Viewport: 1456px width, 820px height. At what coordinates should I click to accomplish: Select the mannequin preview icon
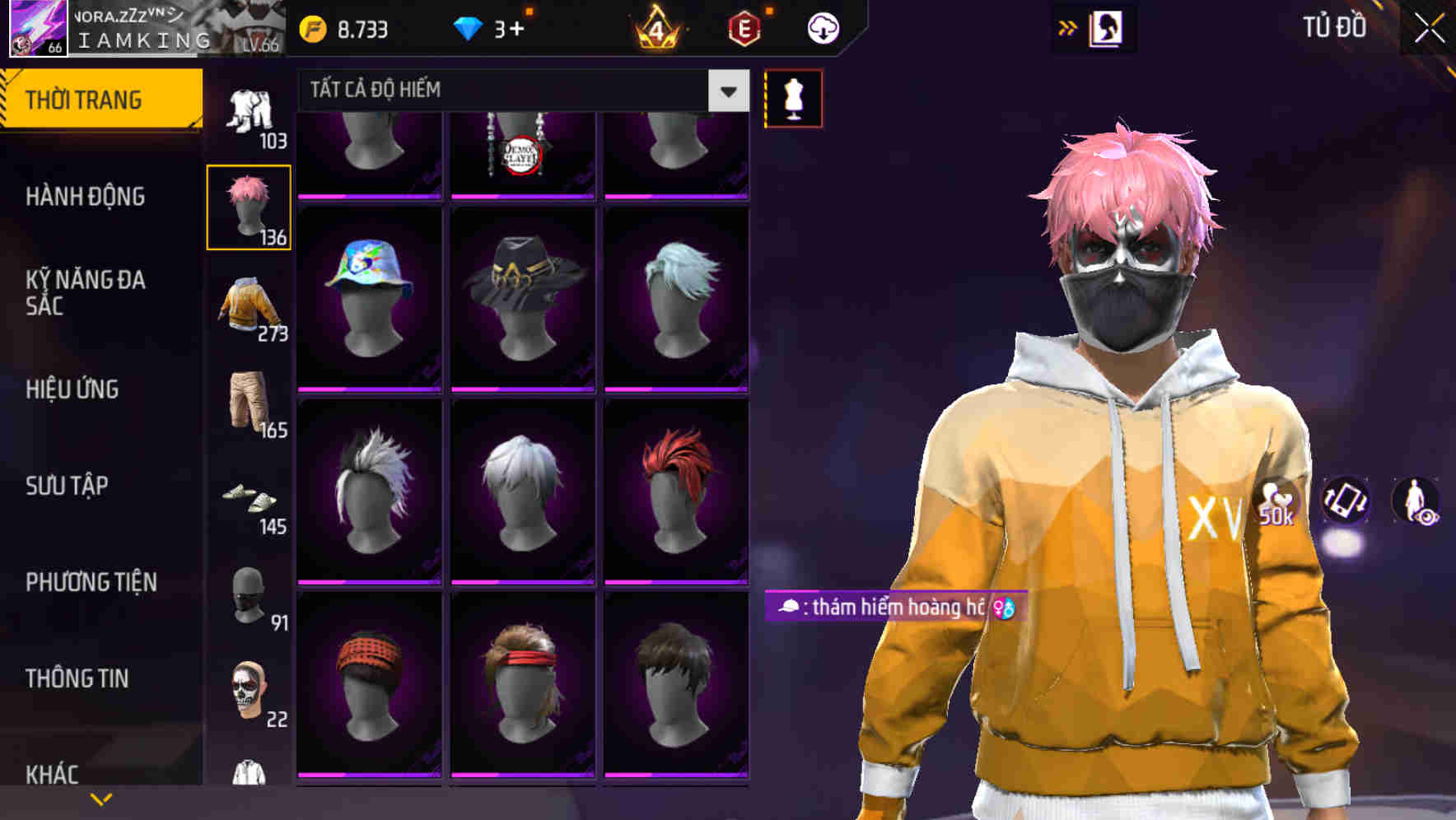click(793, 97)
